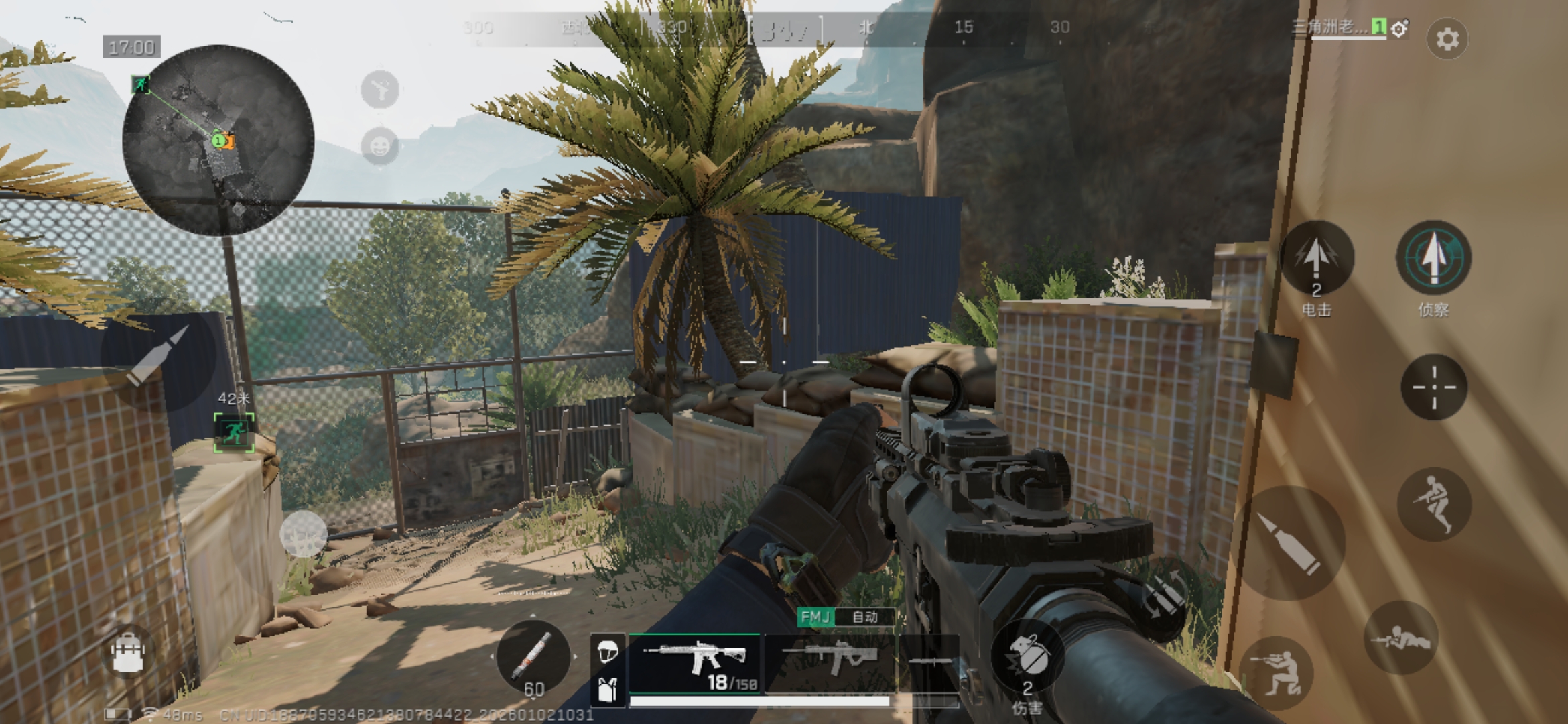Screen dimensions: 1568x724
Task: Tap the crosshair ADS aim button
Action: (x=1433, y=387)
